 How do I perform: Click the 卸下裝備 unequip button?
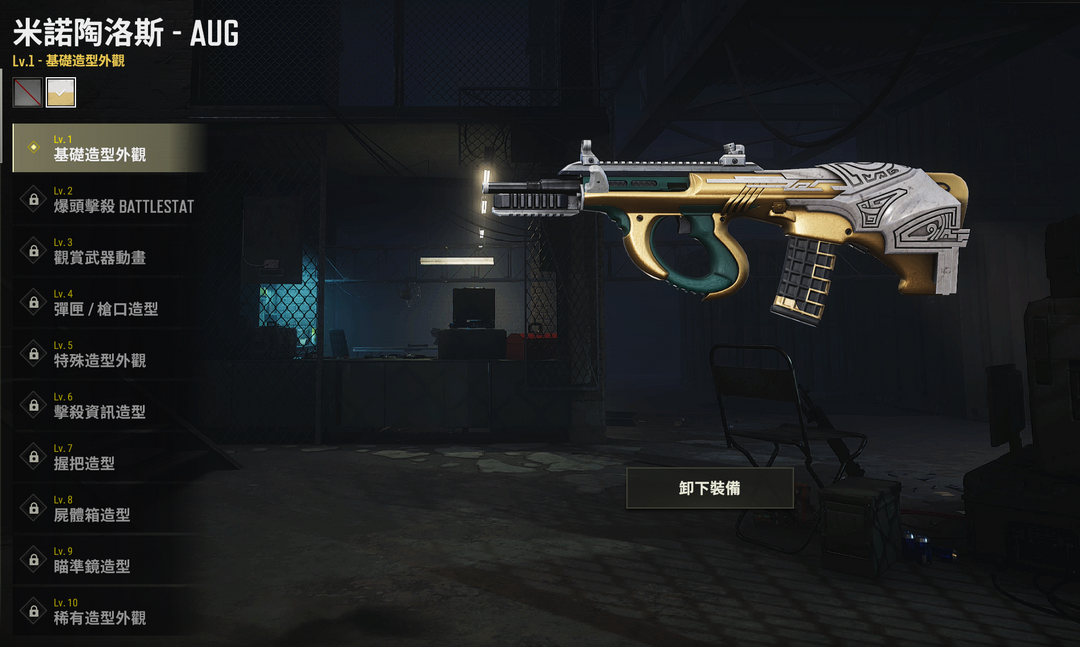click(x=709, y=488)
